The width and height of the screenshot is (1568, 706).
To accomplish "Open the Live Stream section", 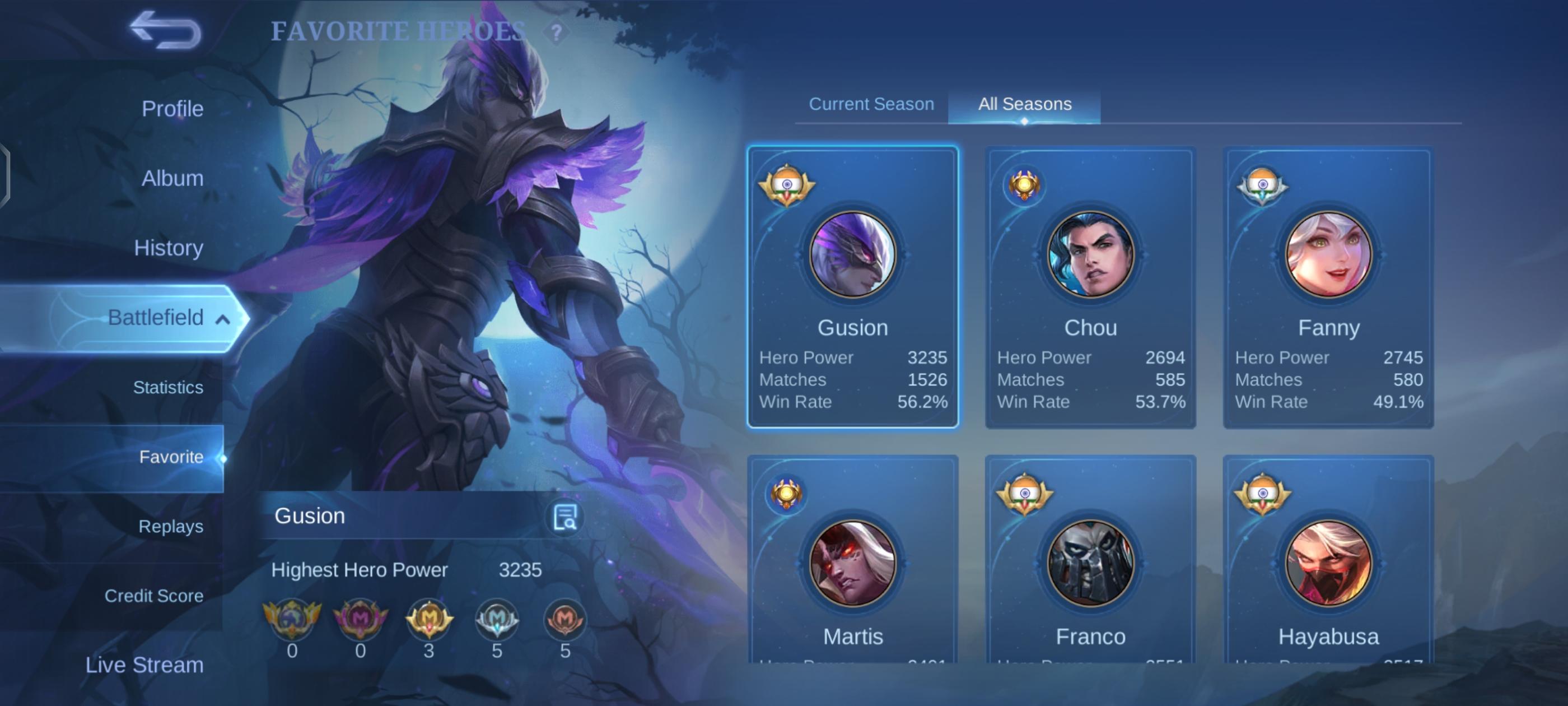I will tap(144, 665).
